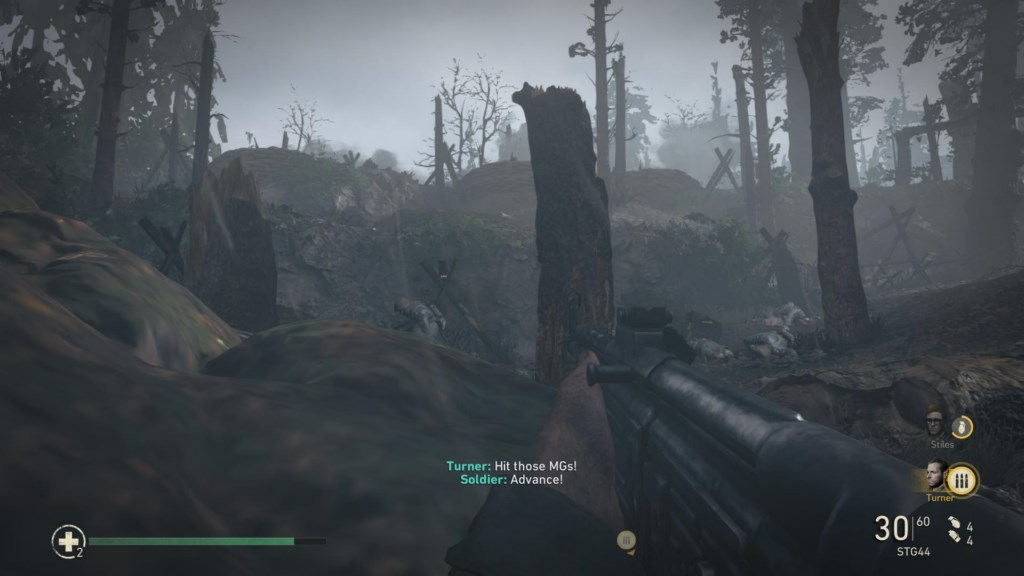Select the Stiles squad portrait
1024x576 pixels.
tap(935, 423)
